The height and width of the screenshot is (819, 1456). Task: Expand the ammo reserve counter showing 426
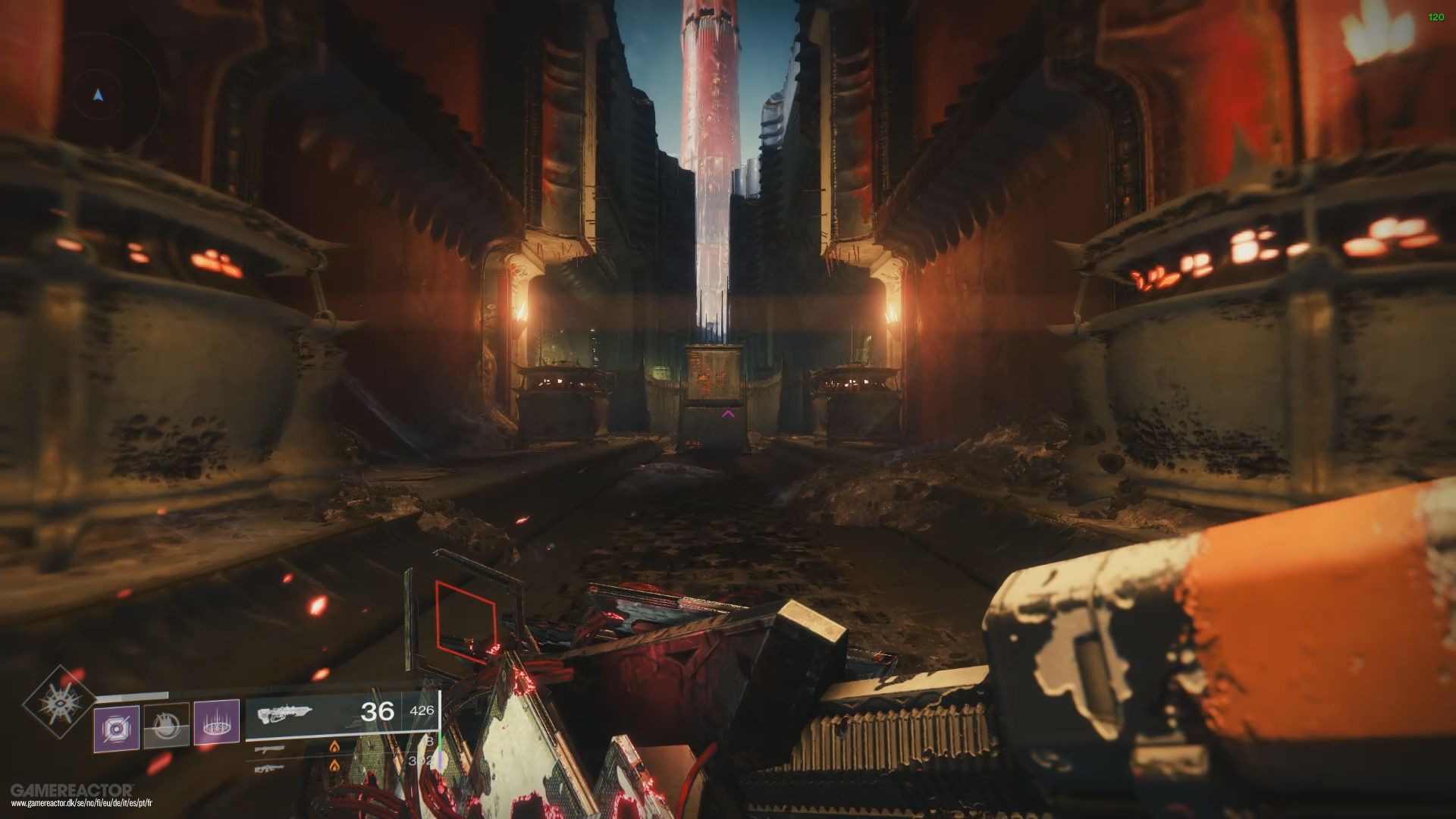(422, 711)
